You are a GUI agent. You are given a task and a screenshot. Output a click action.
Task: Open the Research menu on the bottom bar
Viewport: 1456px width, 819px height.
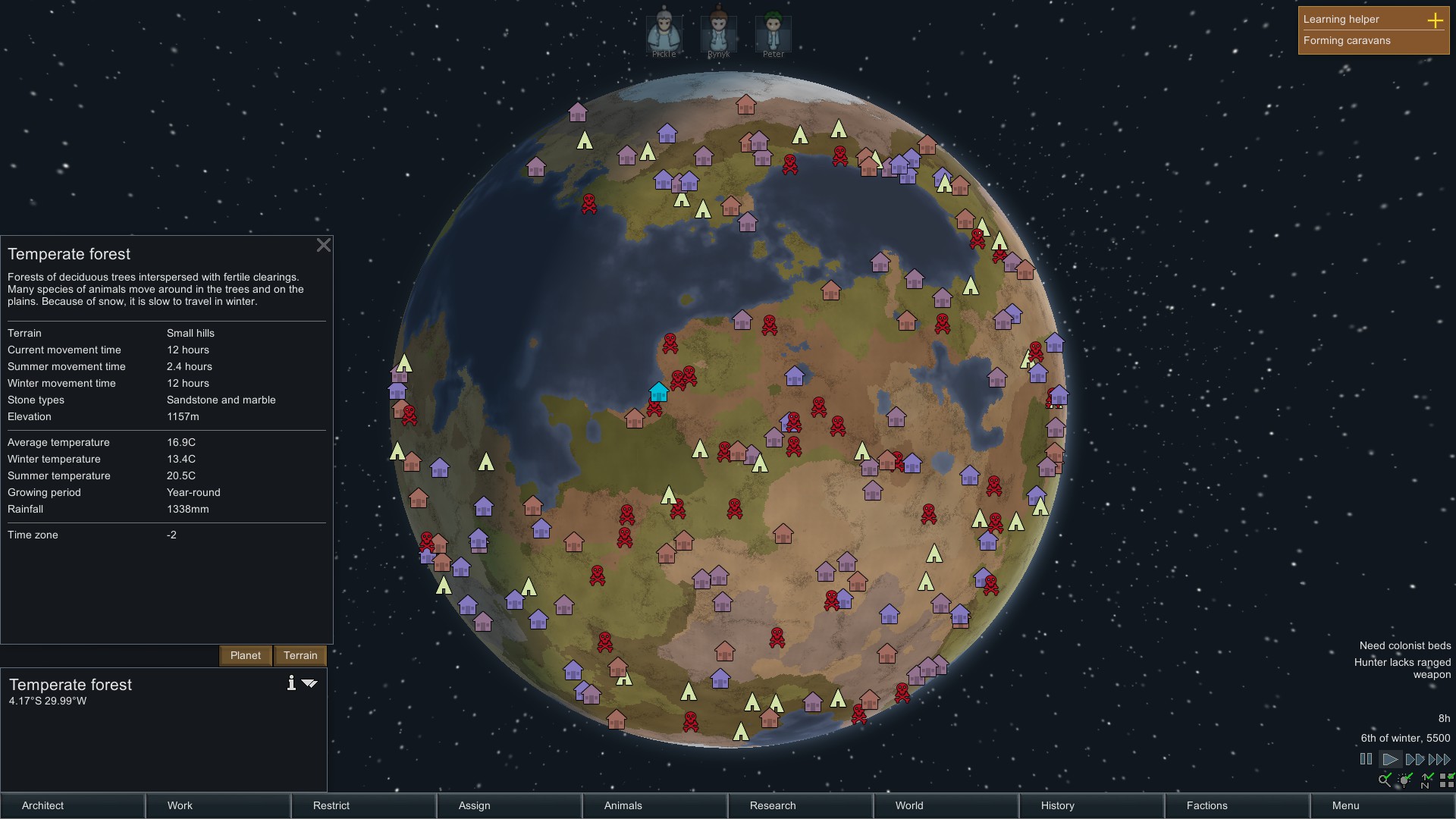(x=772, y=806)
